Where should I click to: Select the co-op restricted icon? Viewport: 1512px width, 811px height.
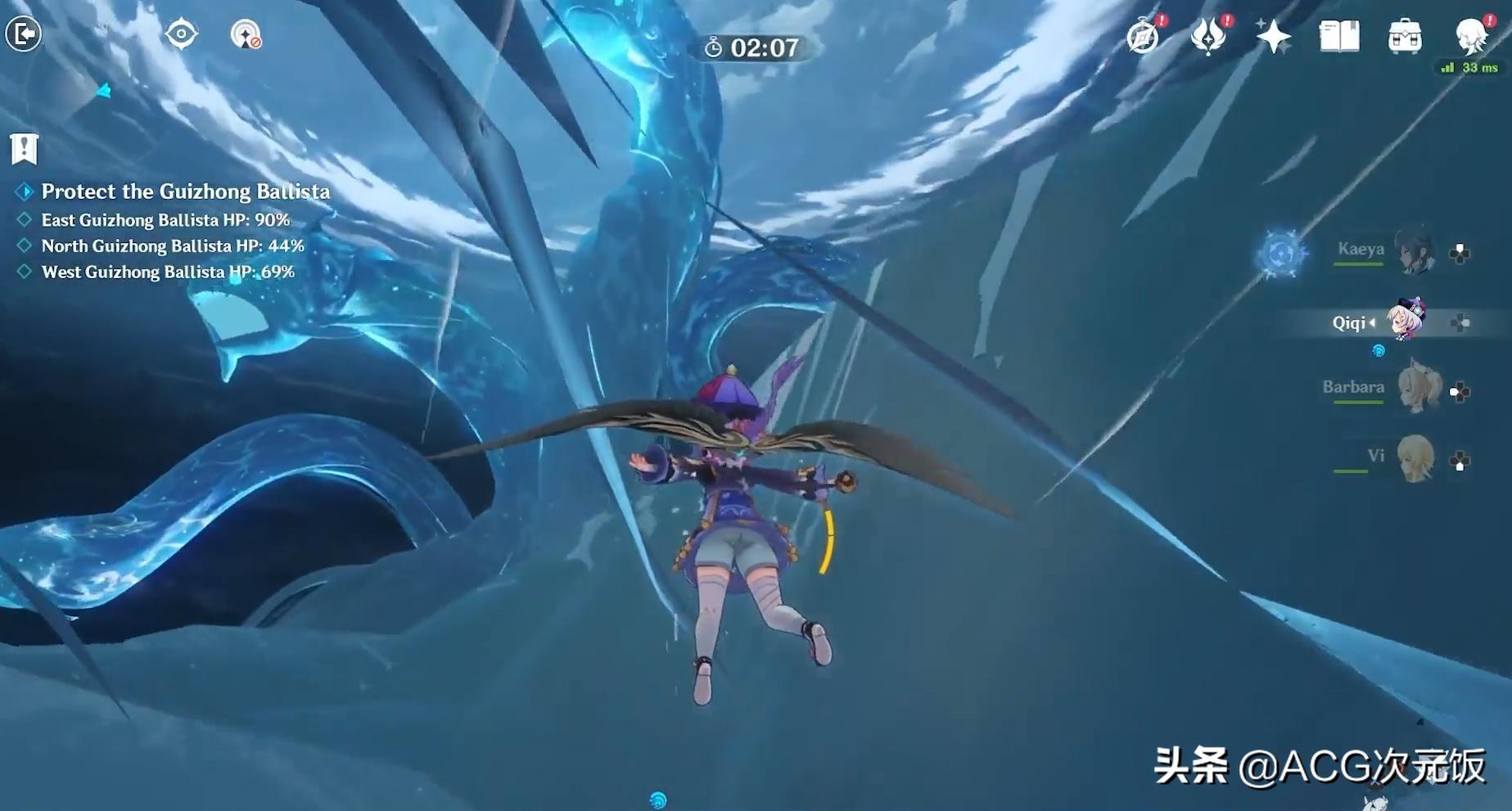coord(246,34)
